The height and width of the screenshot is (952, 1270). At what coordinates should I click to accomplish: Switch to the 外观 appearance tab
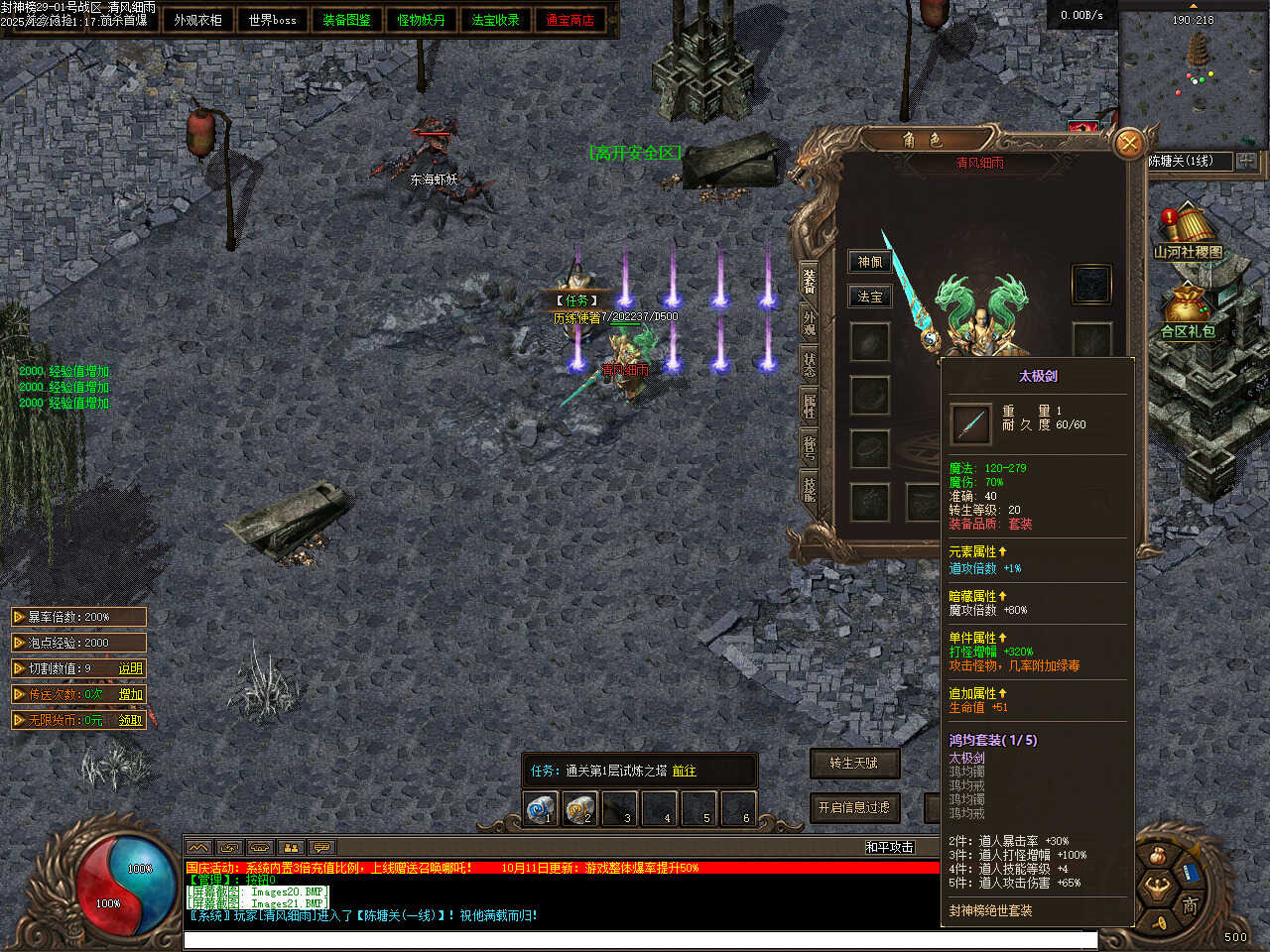[810, 320]
